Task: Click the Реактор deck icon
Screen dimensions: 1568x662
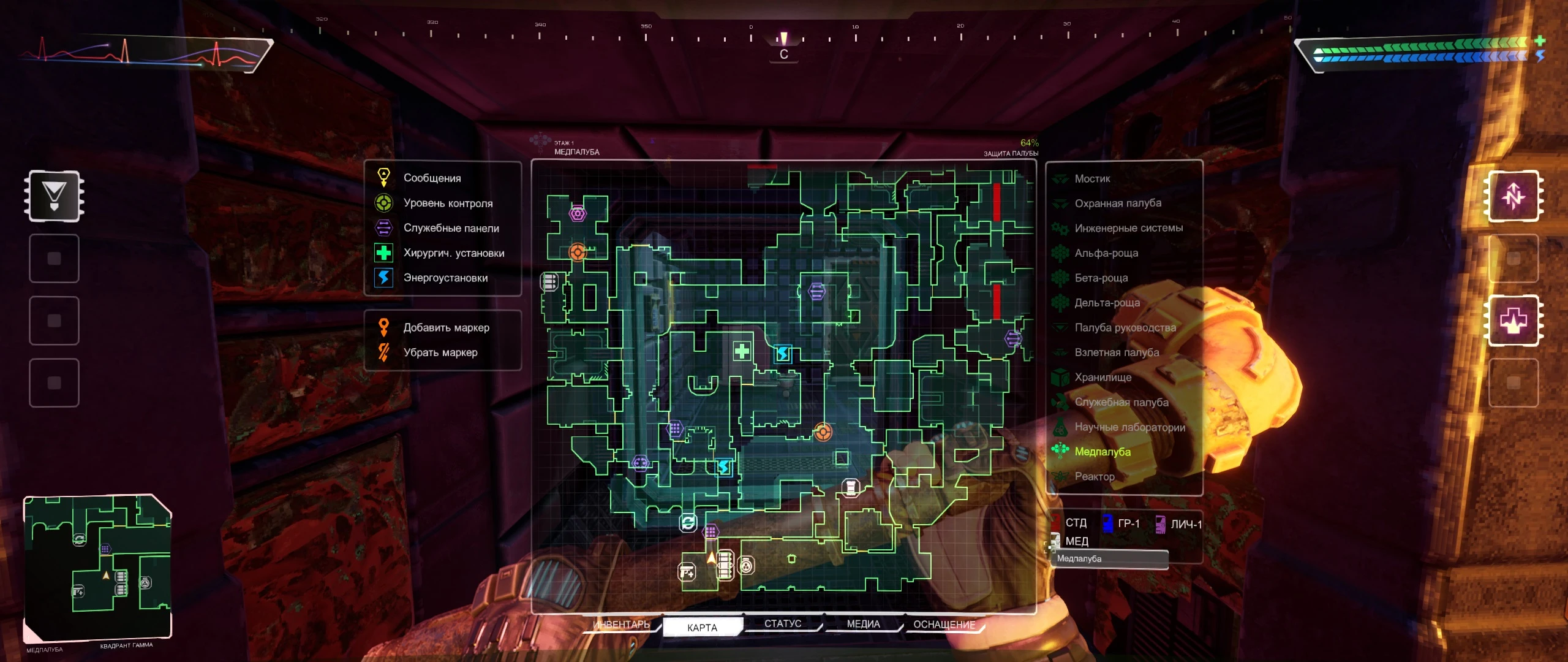Action: [x=1061, y=476]
